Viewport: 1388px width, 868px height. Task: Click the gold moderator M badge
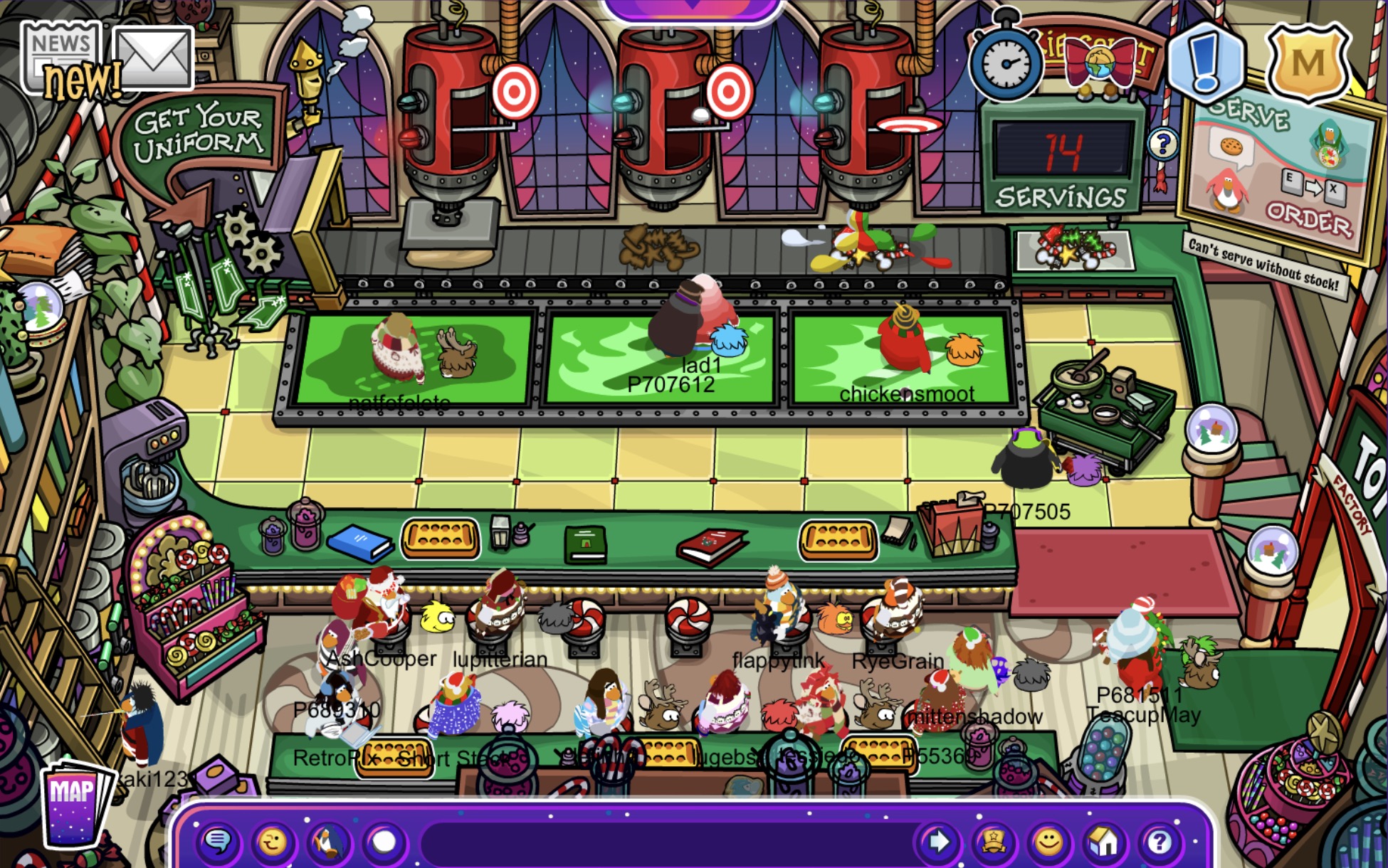pos(1308,63)
